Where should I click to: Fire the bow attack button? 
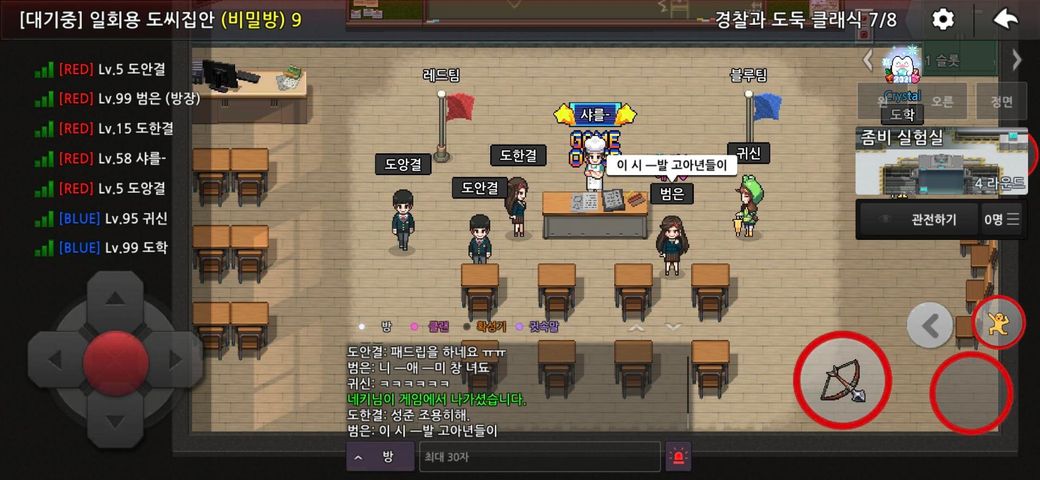(842, 381)
